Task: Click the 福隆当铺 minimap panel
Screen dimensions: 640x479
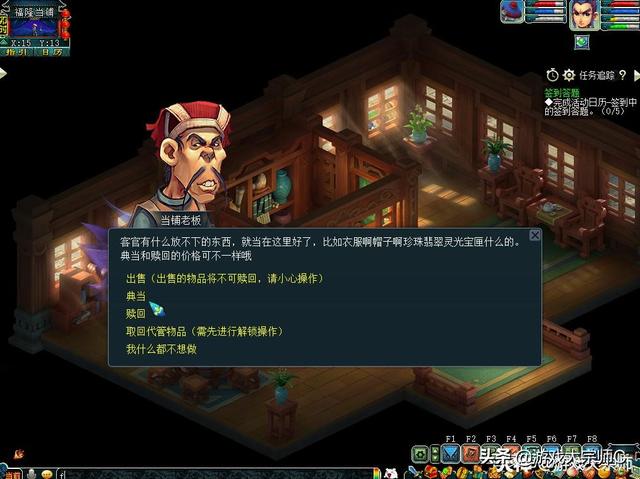Action: (36, 24)
